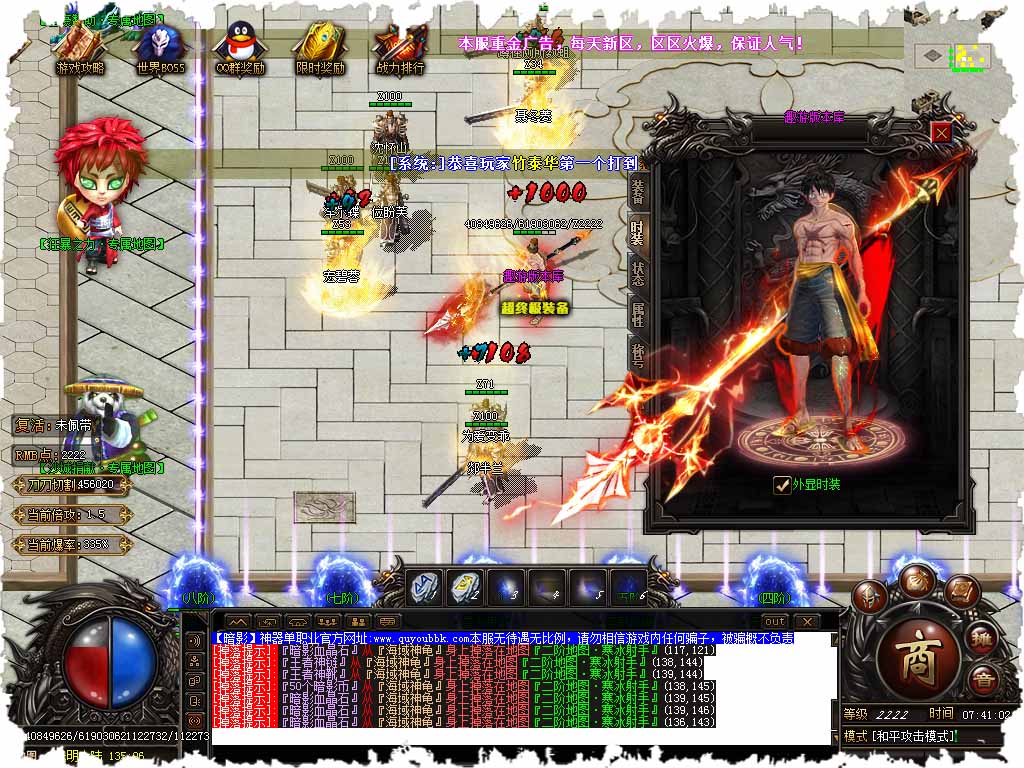This screenshot has width=1024, height=768.
Task: Click the chat bar's out button
Action: tap(775, 622)
